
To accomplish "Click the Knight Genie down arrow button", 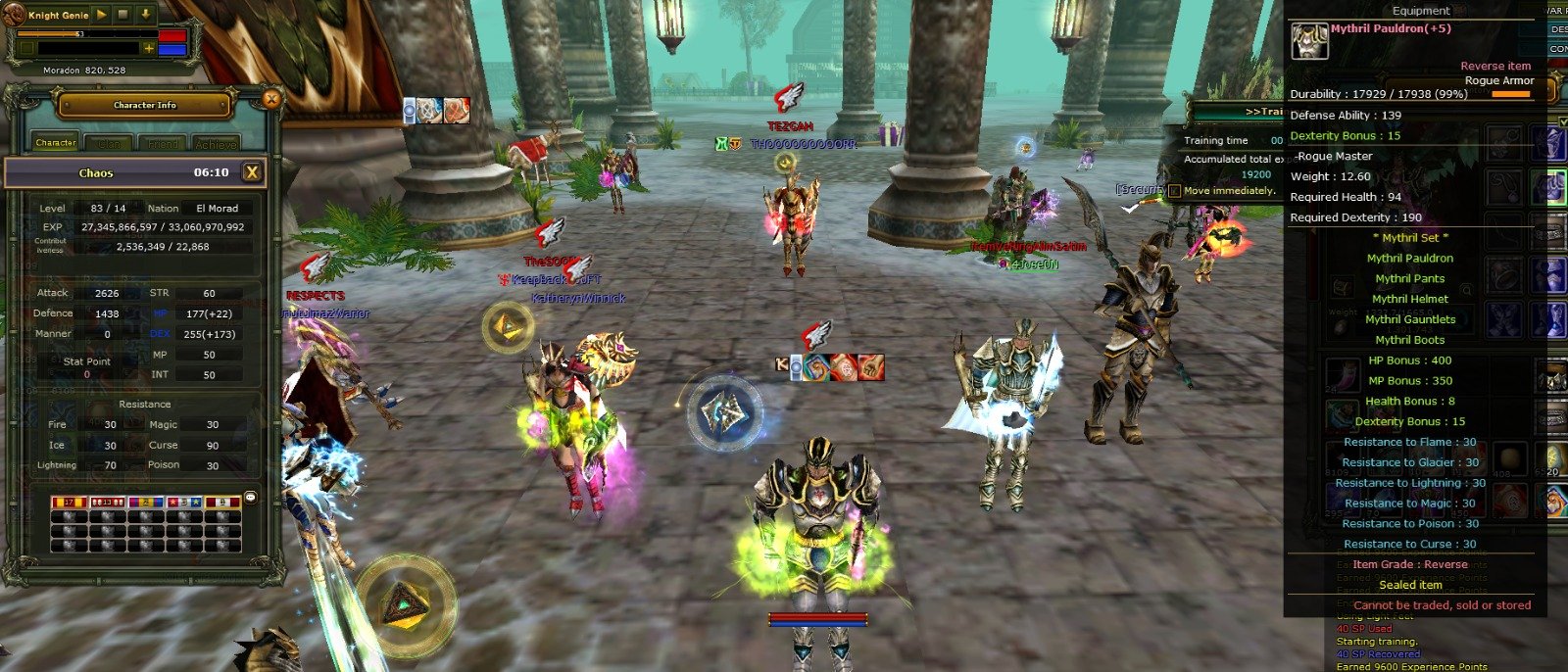I will [145, 15].
